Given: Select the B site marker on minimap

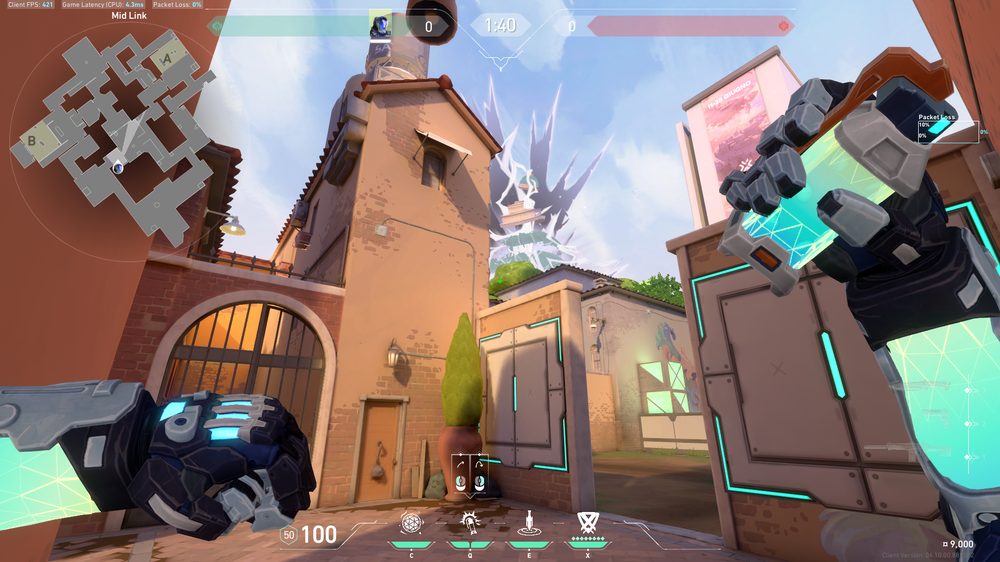Looking at the screenshot, I should [32, 141].
